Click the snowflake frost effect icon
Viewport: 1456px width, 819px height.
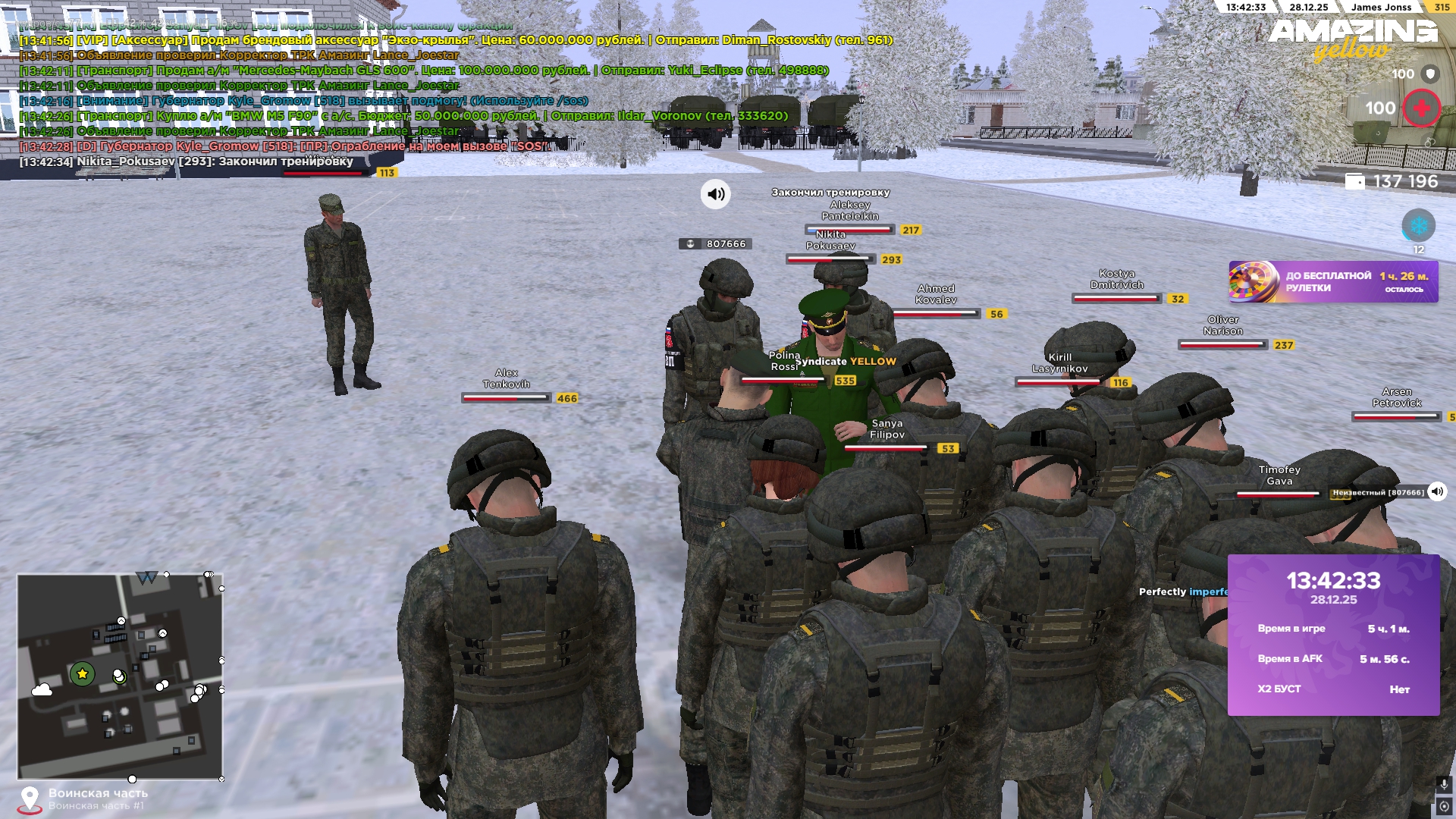point(1418,224)
